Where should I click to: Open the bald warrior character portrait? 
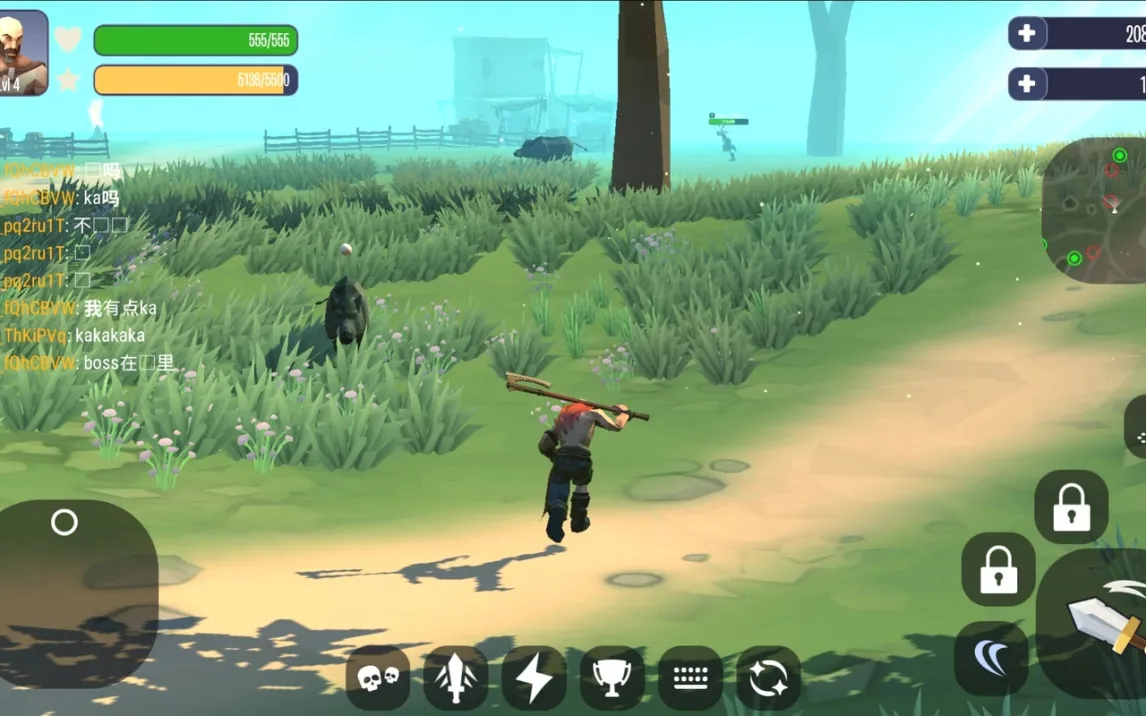point(23,52)
